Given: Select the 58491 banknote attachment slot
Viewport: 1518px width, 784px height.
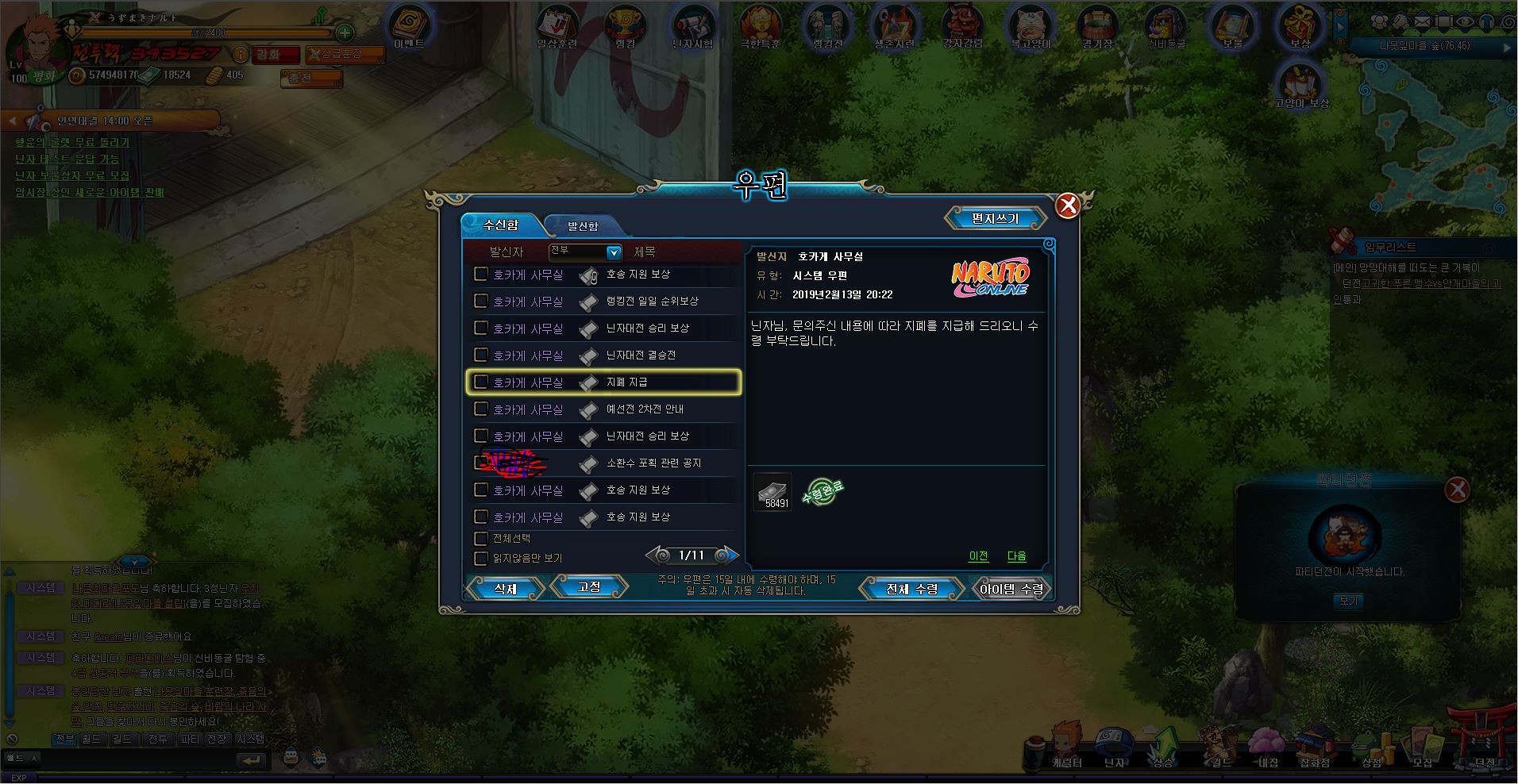Looking at the screenshot, I should (772, 493).
